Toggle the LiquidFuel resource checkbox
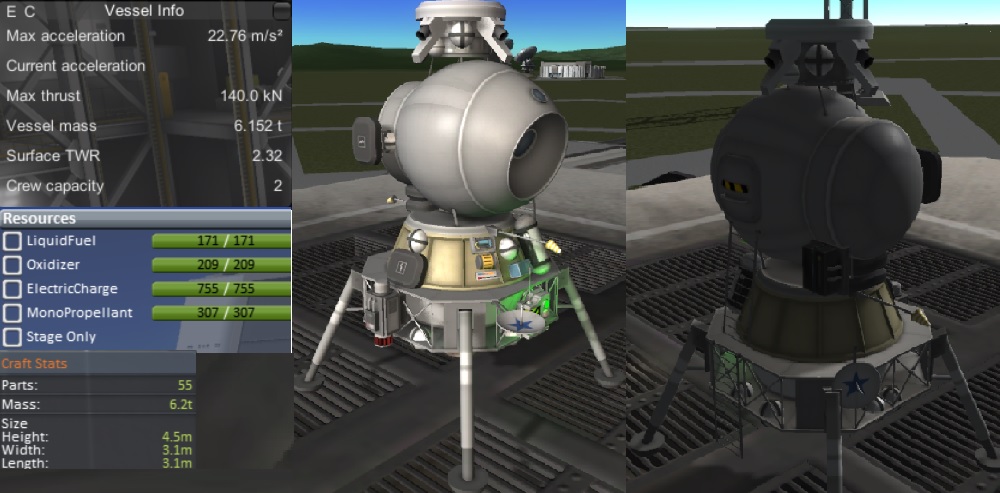 13,241
